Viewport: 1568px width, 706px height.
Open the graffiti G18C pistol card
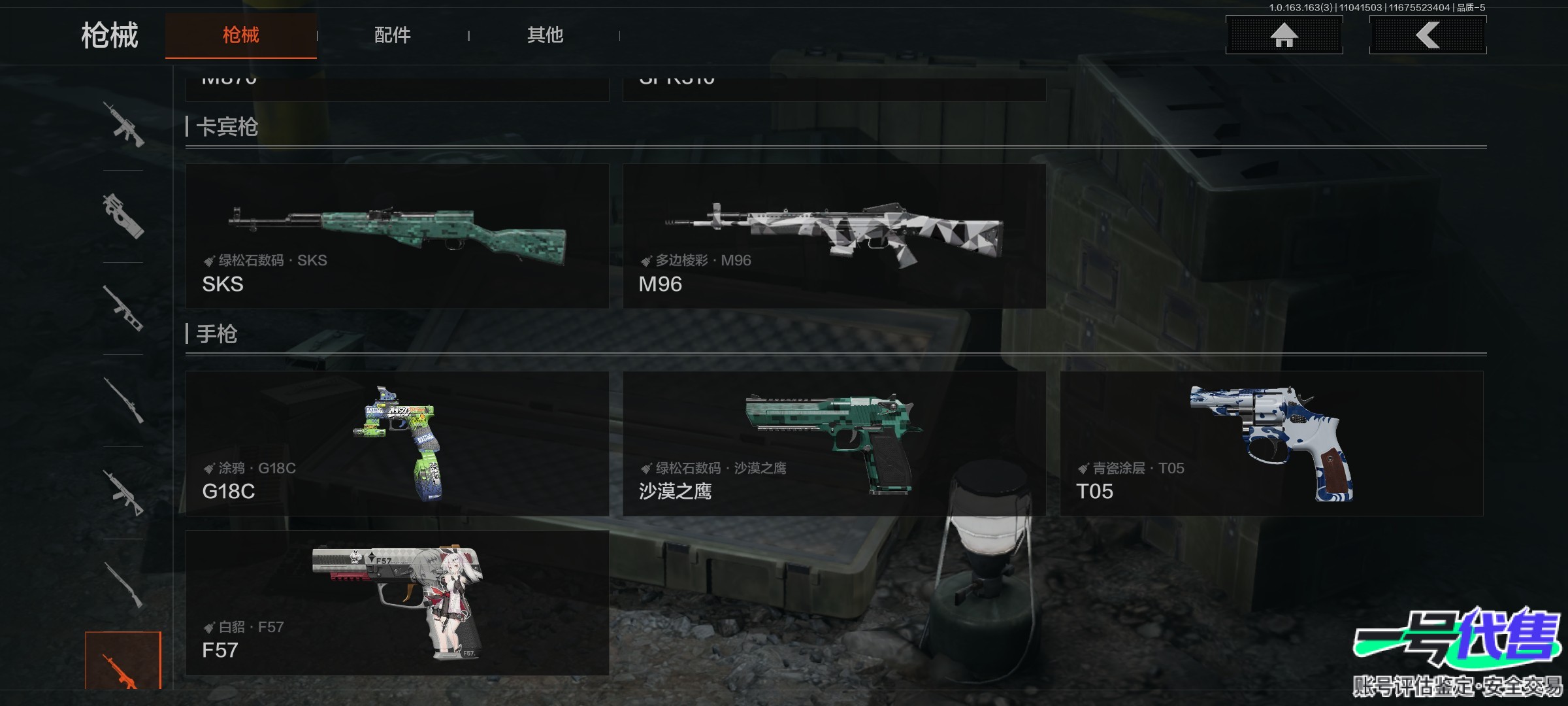click(x=397, y=444)
